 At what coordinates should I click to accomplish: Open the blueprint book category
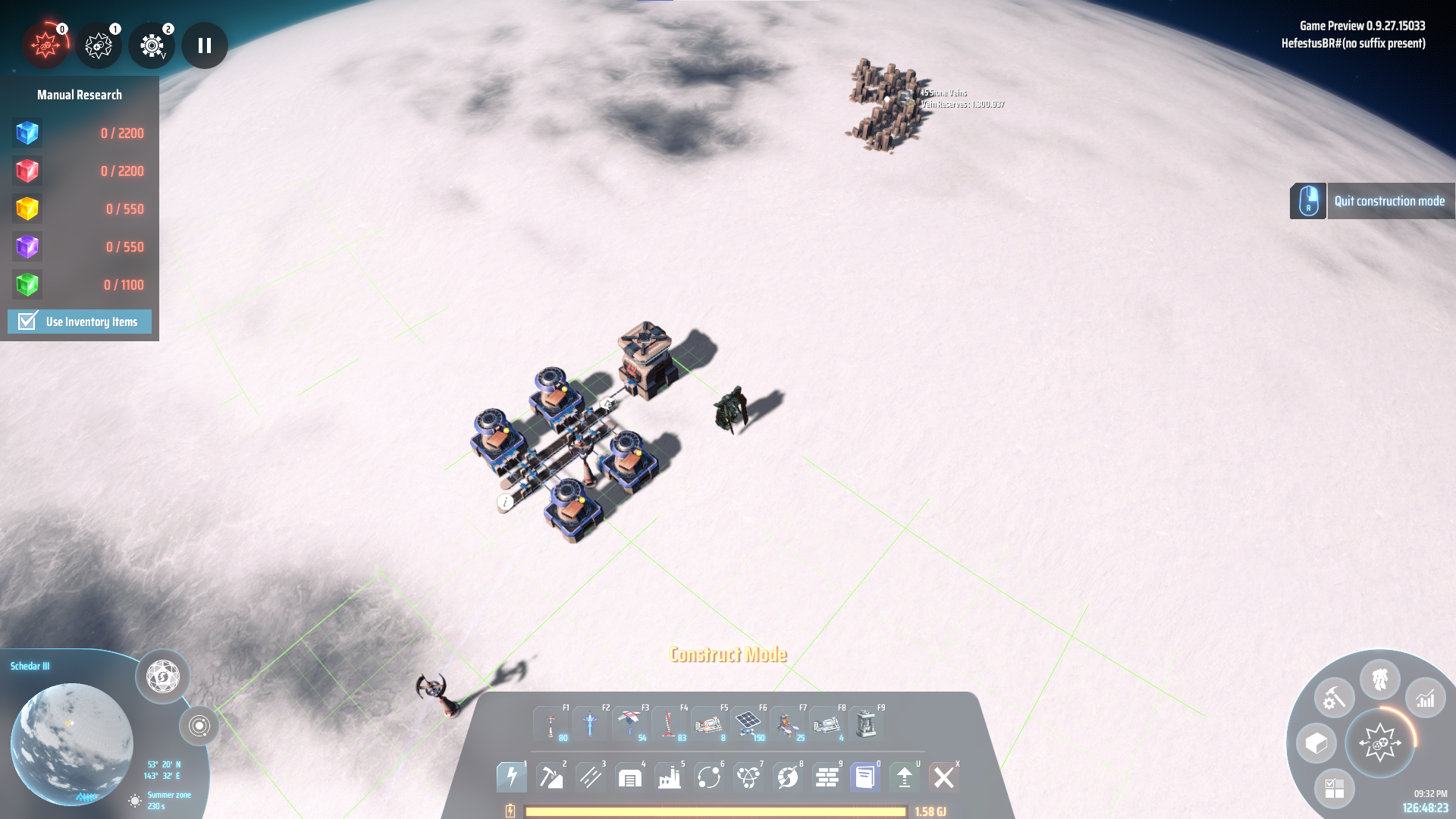tap(865, 777)
